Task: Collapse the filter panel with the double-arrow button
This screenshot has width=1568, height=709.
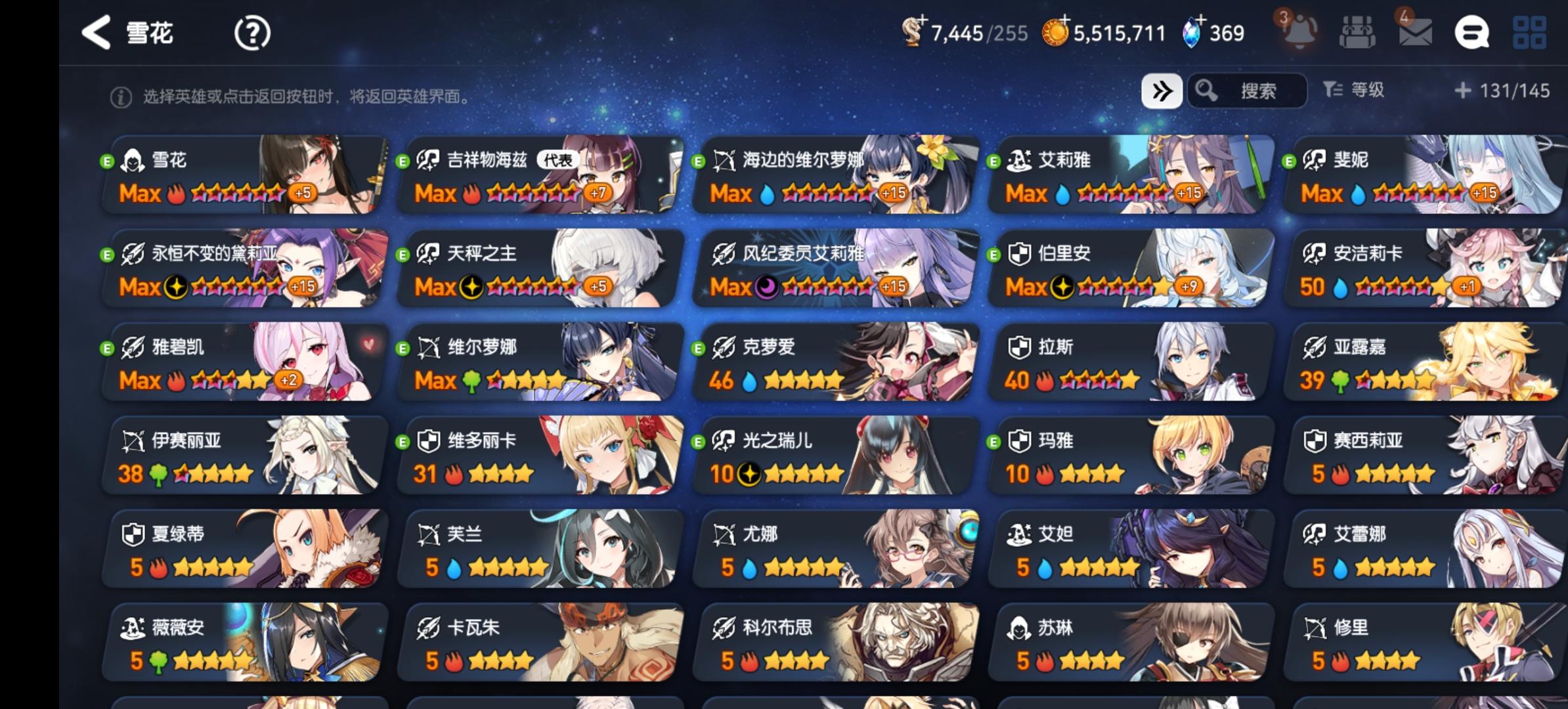Action: click(1162, 91)
